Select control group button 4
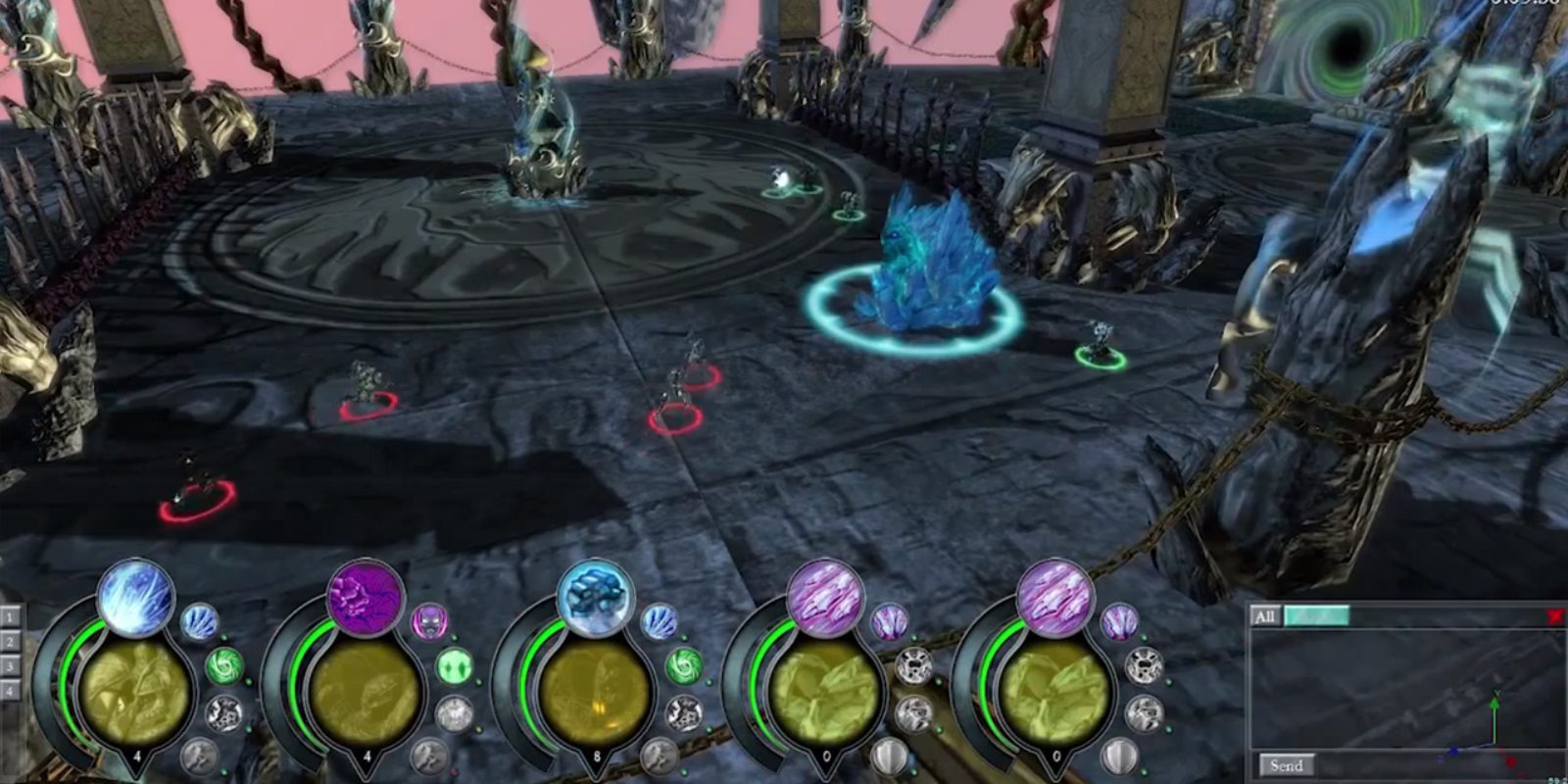The height and width of the screenshot is (784, 1568). pos(10,691)
